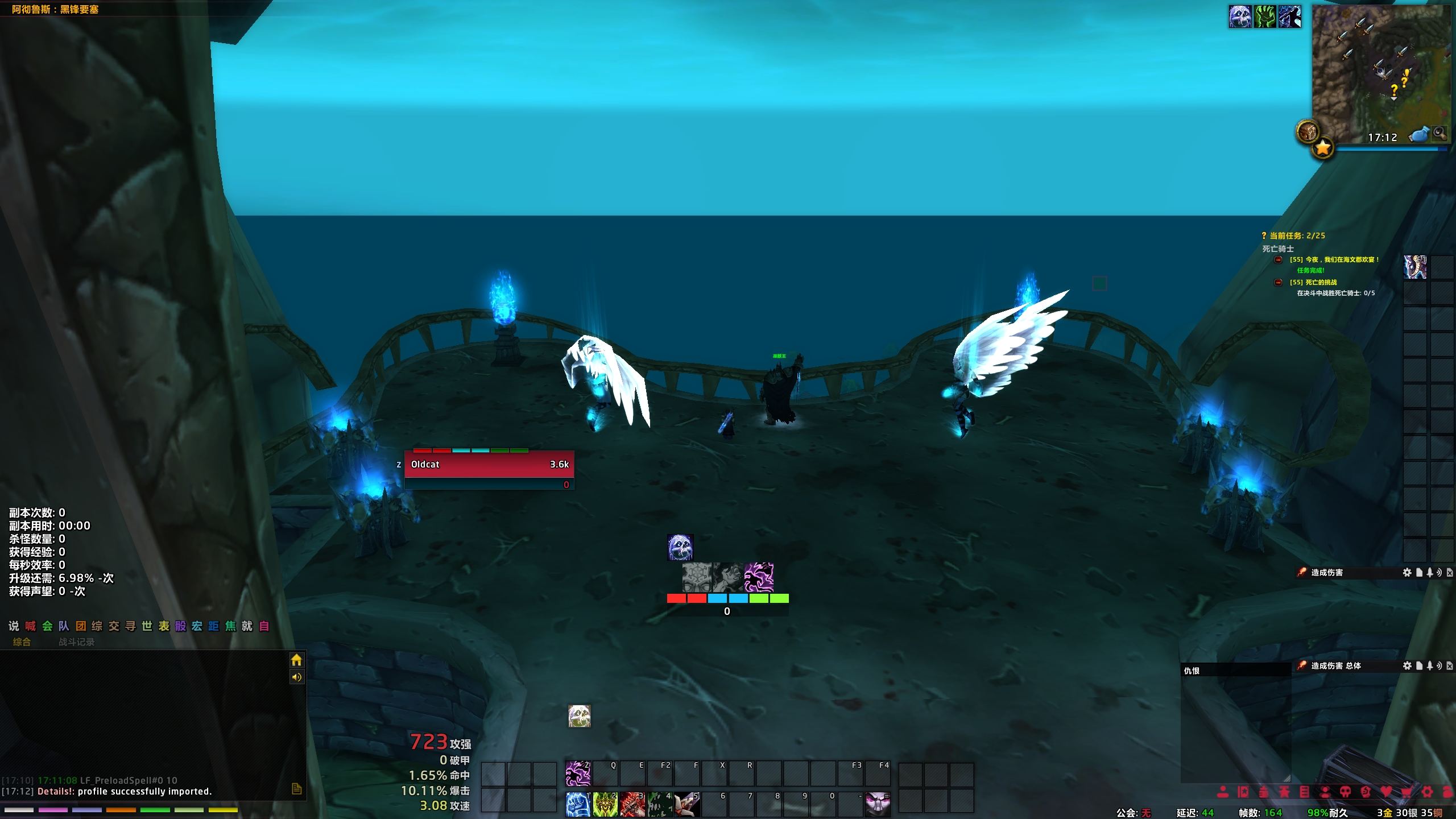Activate the purple swirl ability bound to Z
Viewport: 1456px width, 819px height.
(x=578, y=774)
